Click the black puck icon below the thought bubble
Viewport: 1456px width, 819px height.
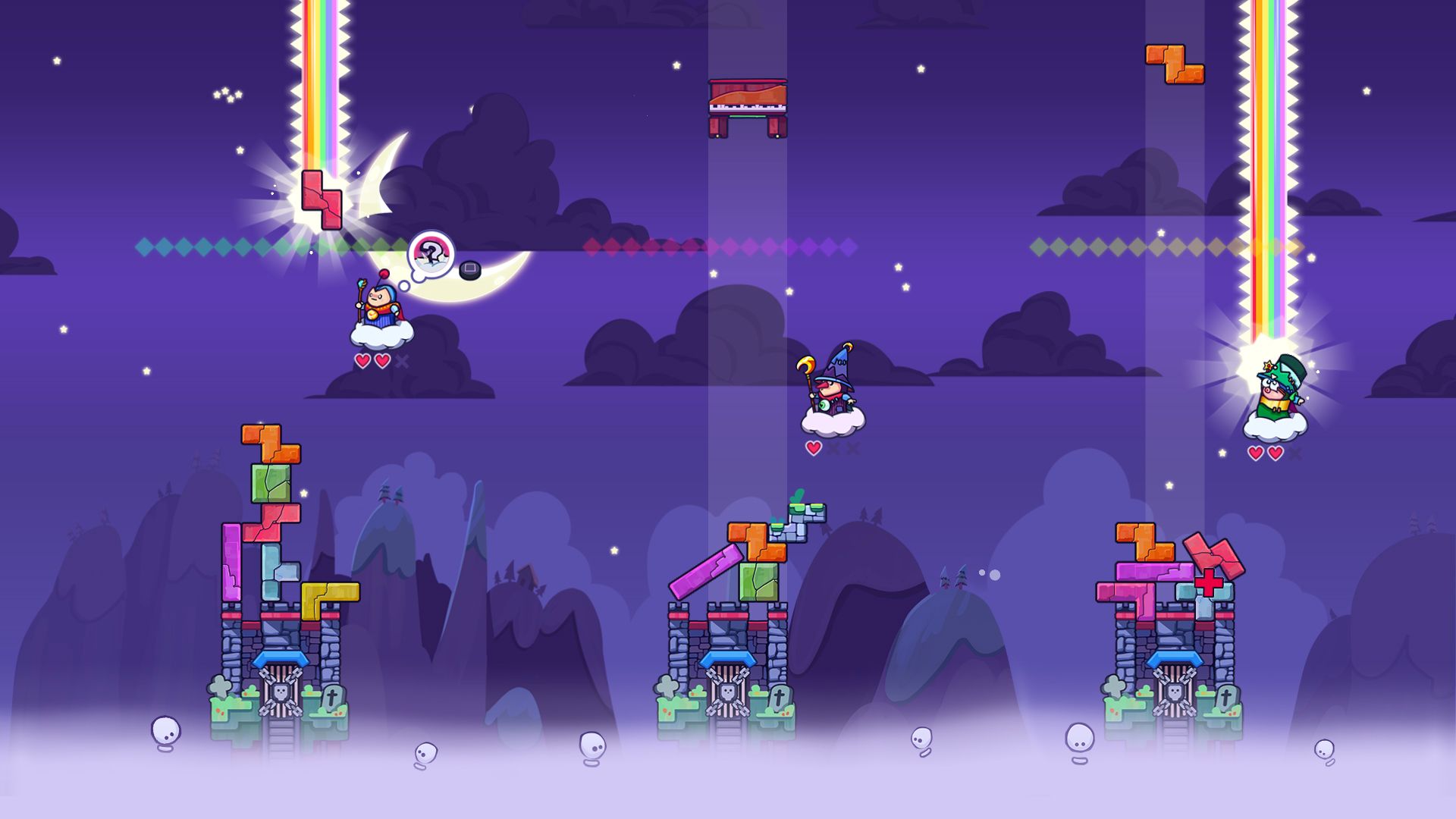coord(470,270)
